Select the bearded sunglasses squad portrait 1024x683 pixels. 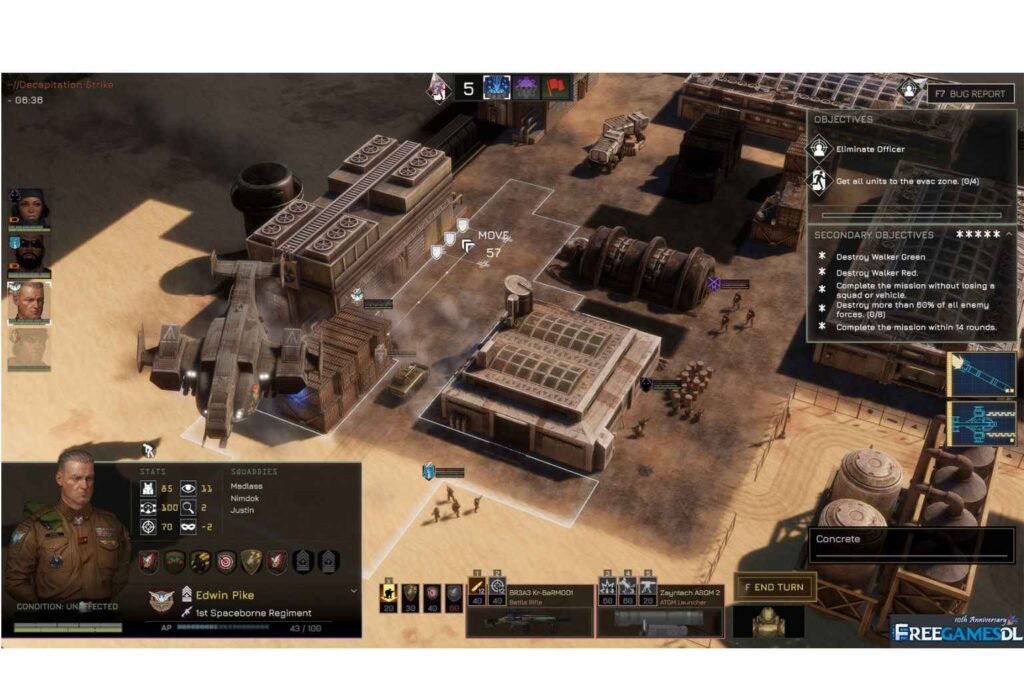tap(28, 255)
